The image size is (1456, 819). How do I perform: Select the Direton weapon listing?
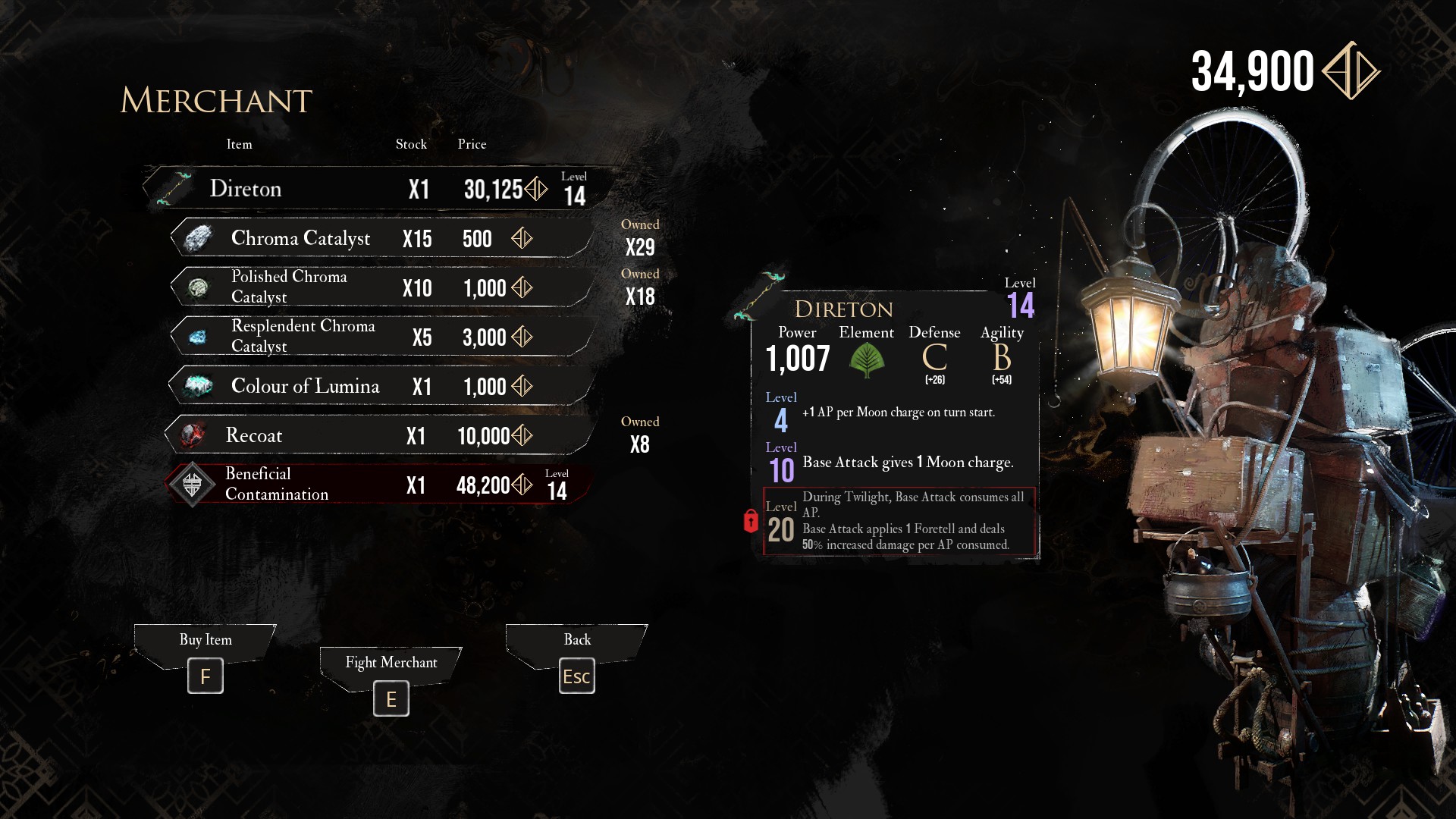pyautogui.click(x=375, y=188)
